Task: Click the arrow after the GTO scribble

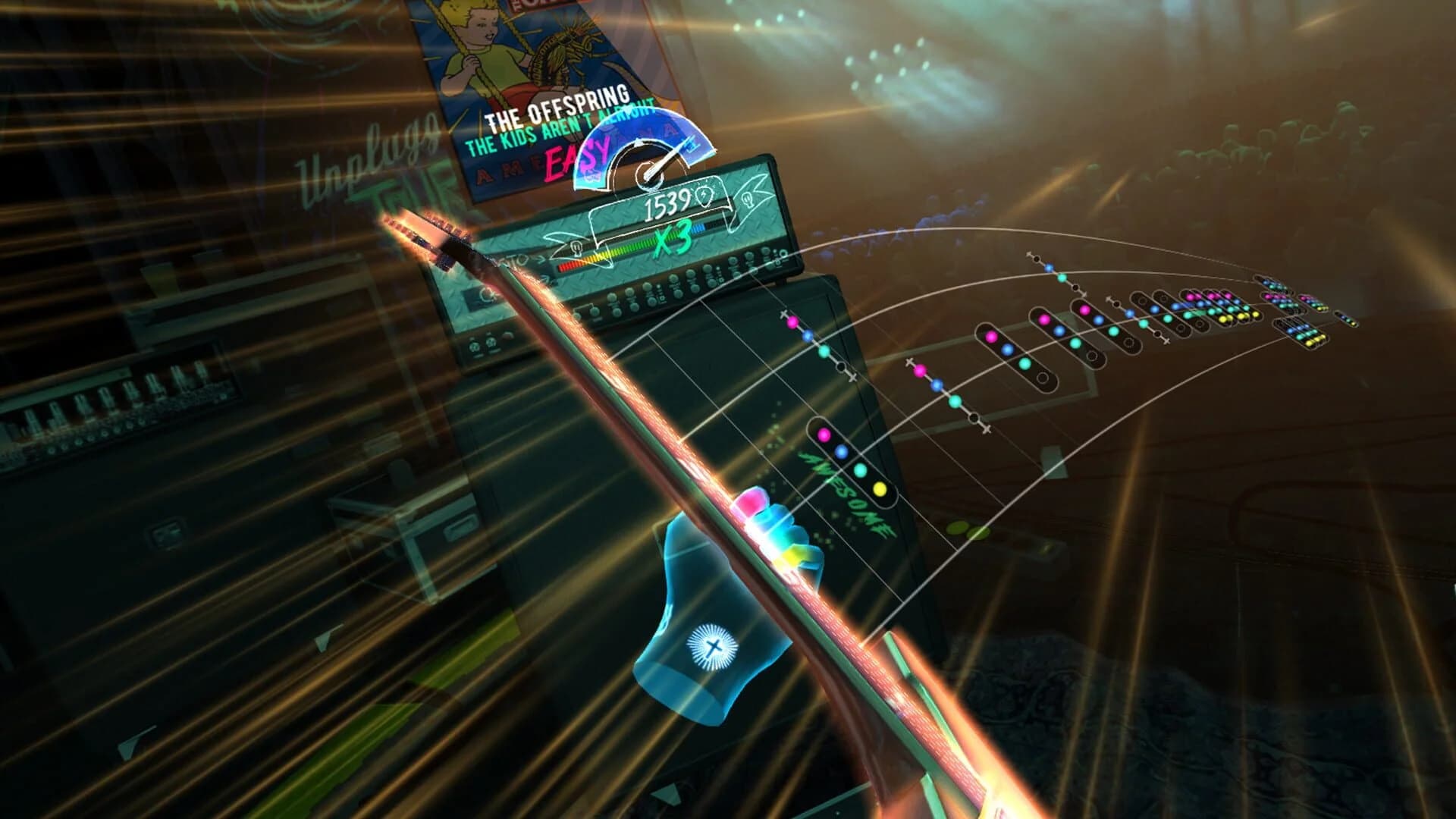Action: point(541,259)
